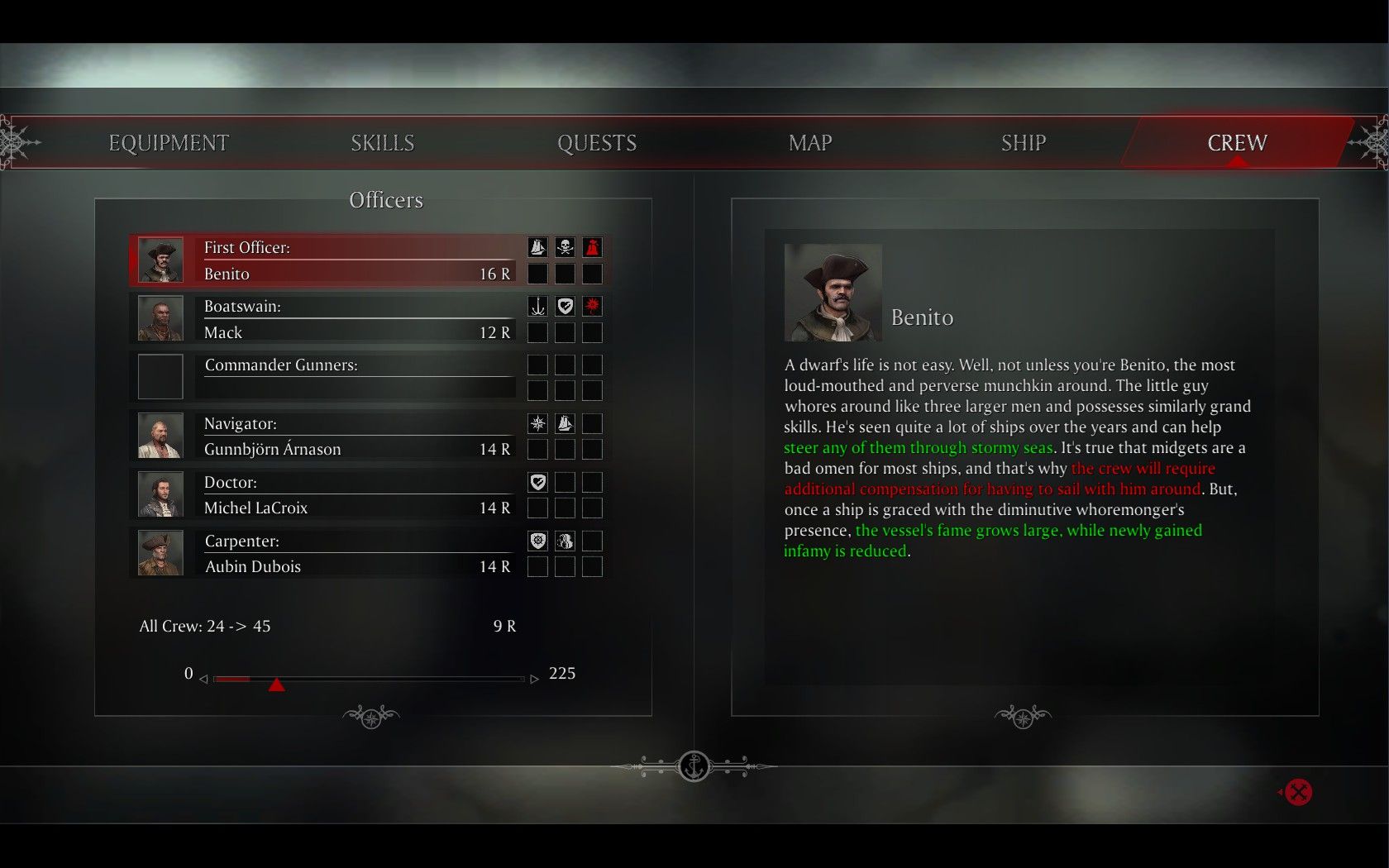Open the Skills tab
Viewport: 1389px width, 868px height.
click(x=382, y=143)
